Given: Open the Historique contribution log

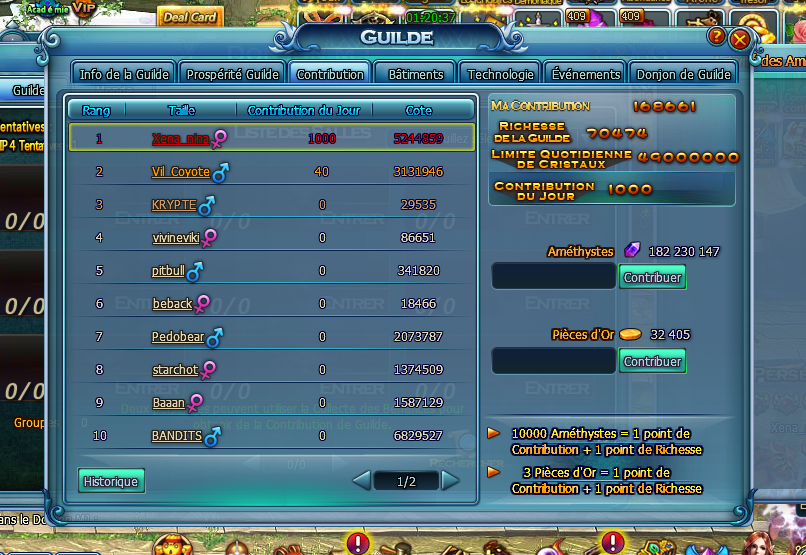Looking at the screenshot, I should pos(111,481).
